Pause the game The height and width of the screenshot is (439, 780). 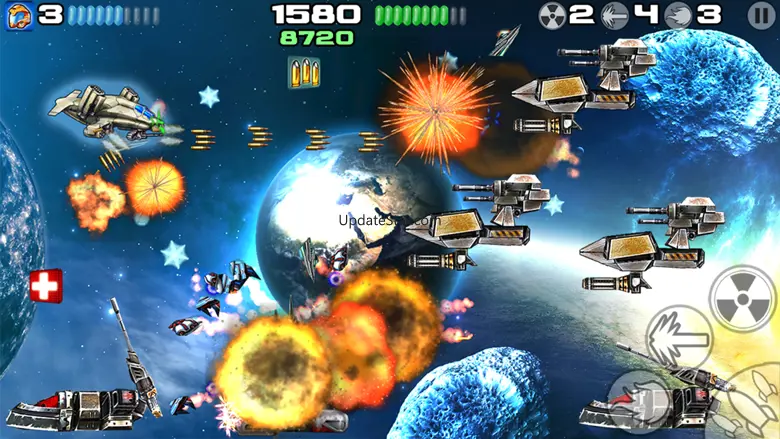pyautogui.click(x=761, y=15)
